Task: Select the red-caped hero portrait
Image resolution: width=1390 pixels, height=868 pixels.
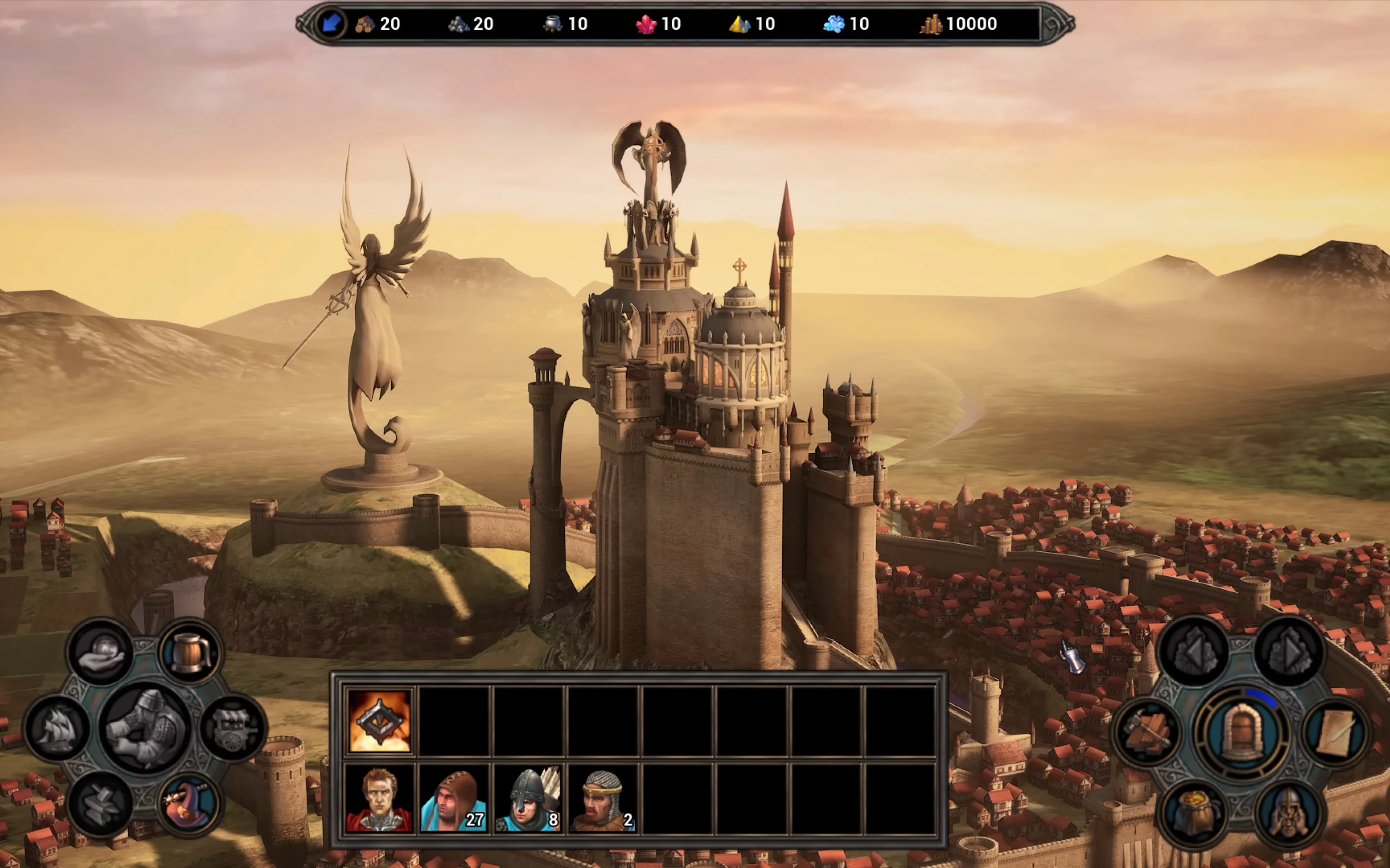Action: pyautogui.click(x=379, y=798)
